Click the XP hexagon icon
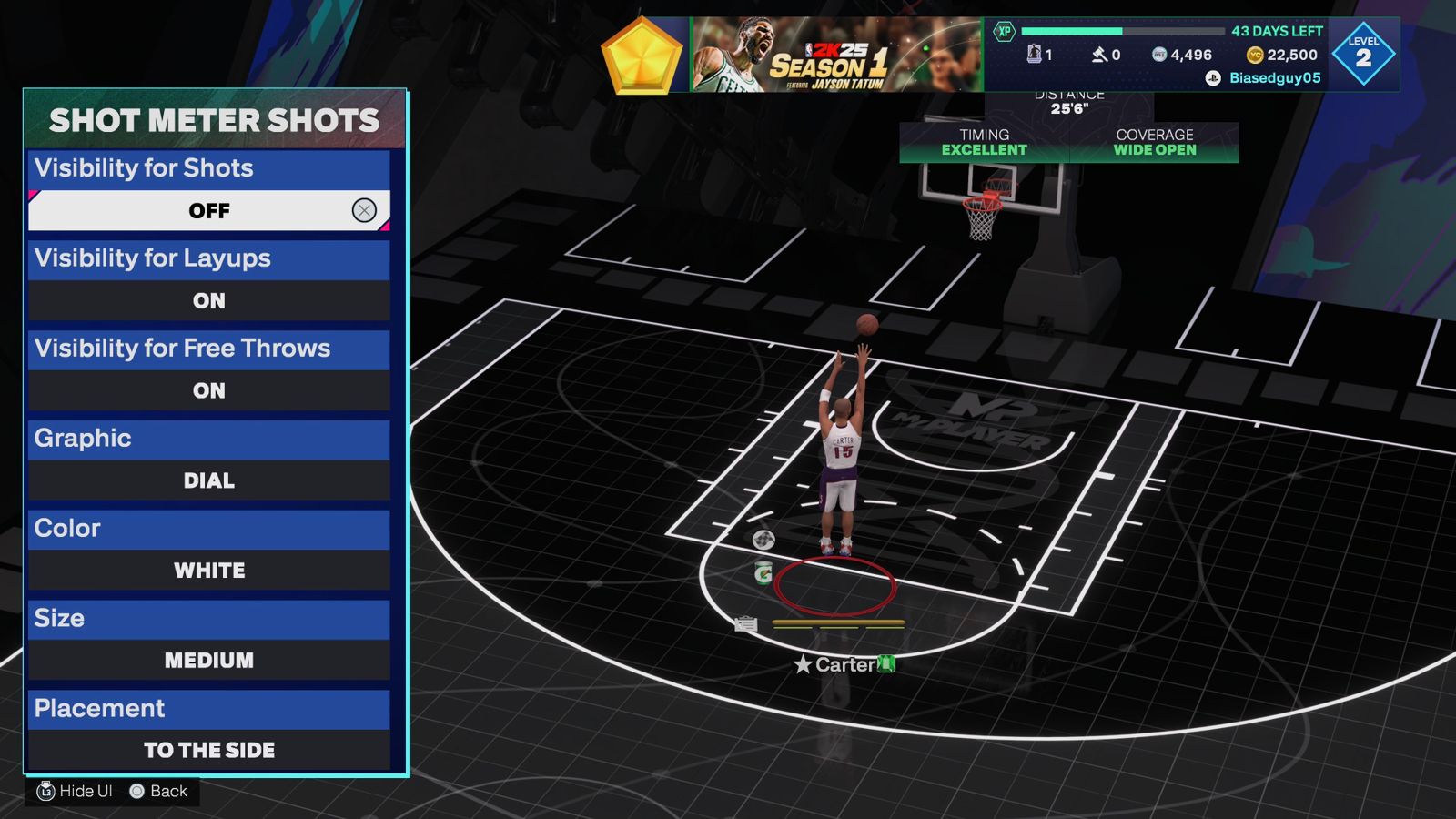The width and height of the screenshot is (1456, 819). point(1003,29)
